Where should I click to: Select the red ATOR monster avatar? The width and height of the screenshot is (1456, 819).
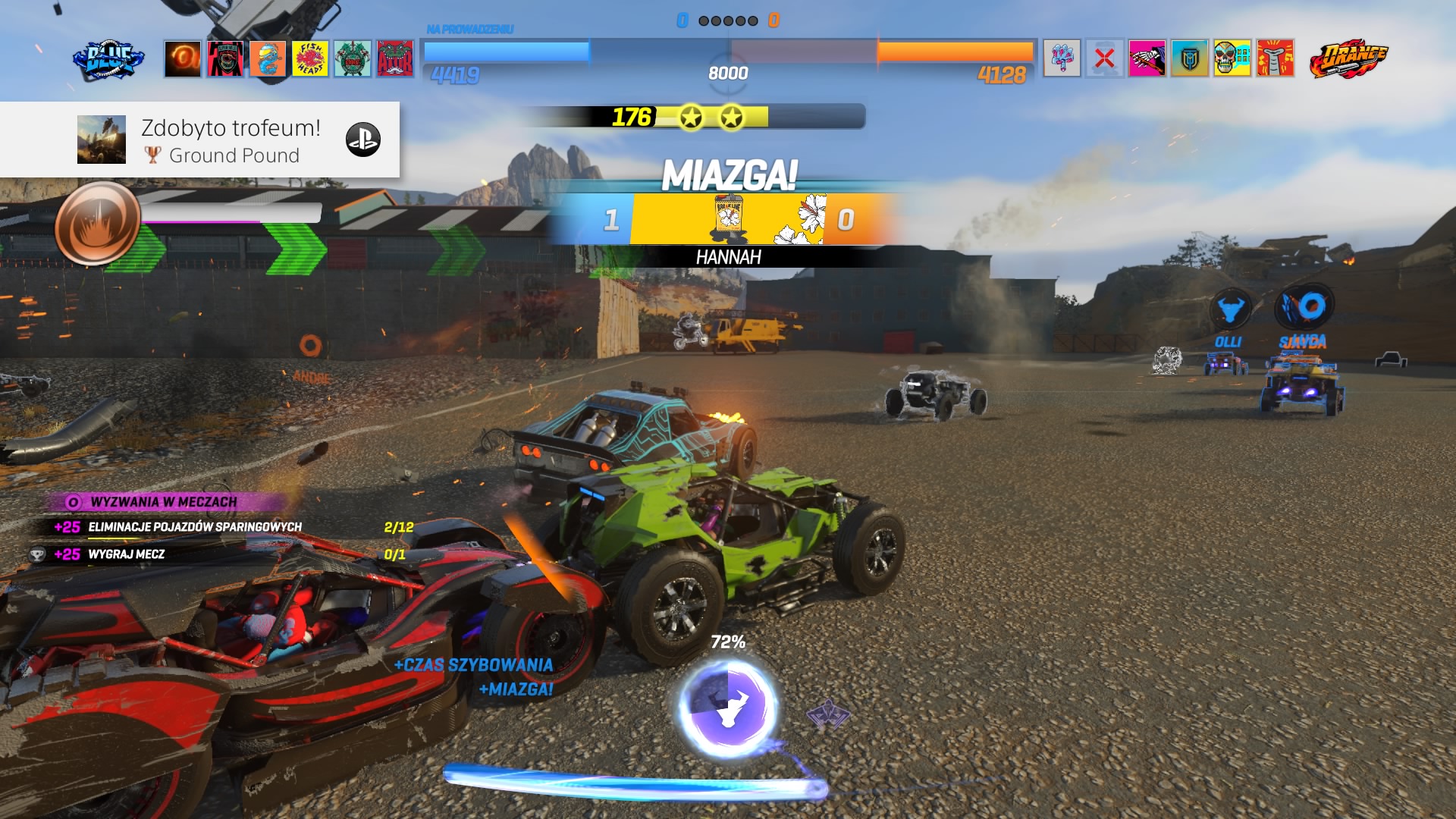point(395,58)
